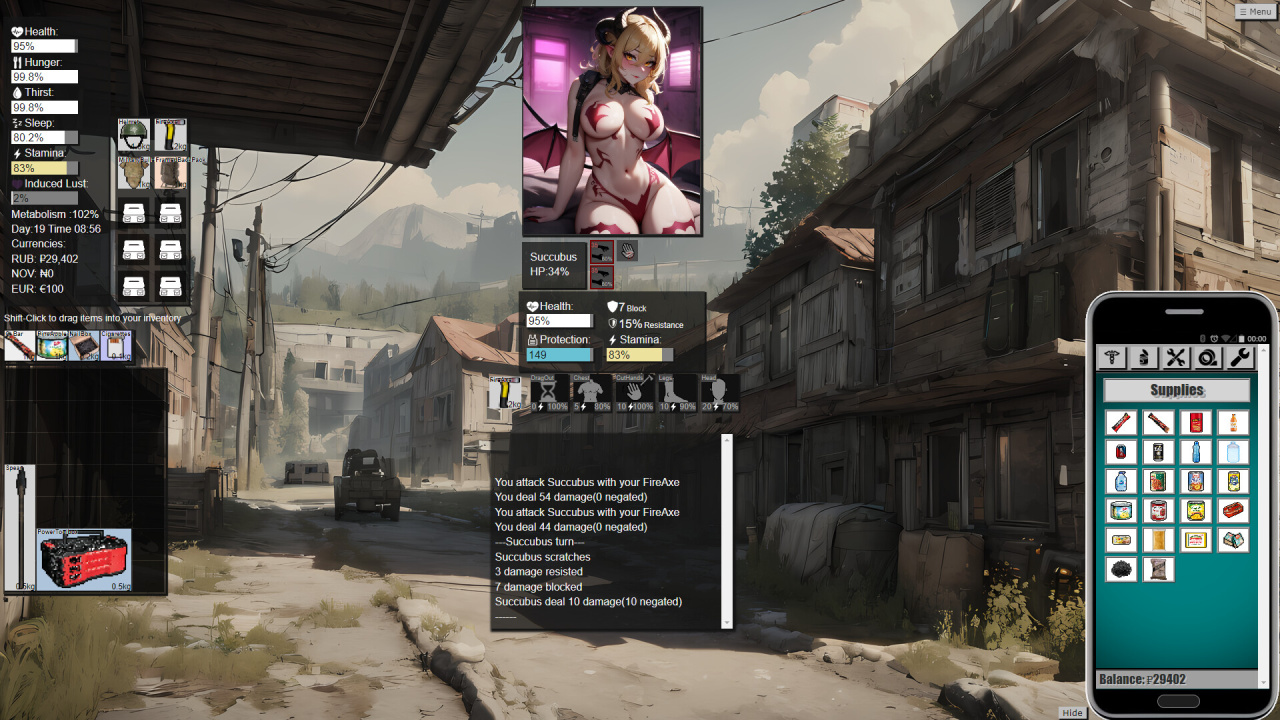
Task: Select the large water jug supply item
Action: 1233,452
